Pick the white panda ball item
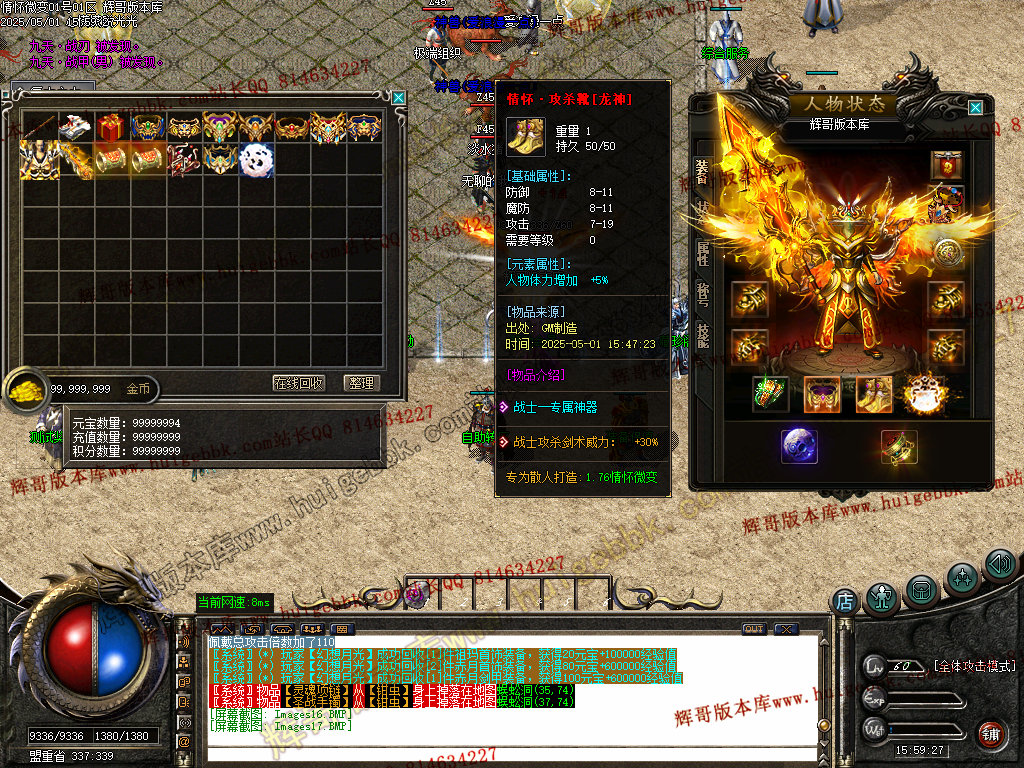1024x768 pixels. 254,159
